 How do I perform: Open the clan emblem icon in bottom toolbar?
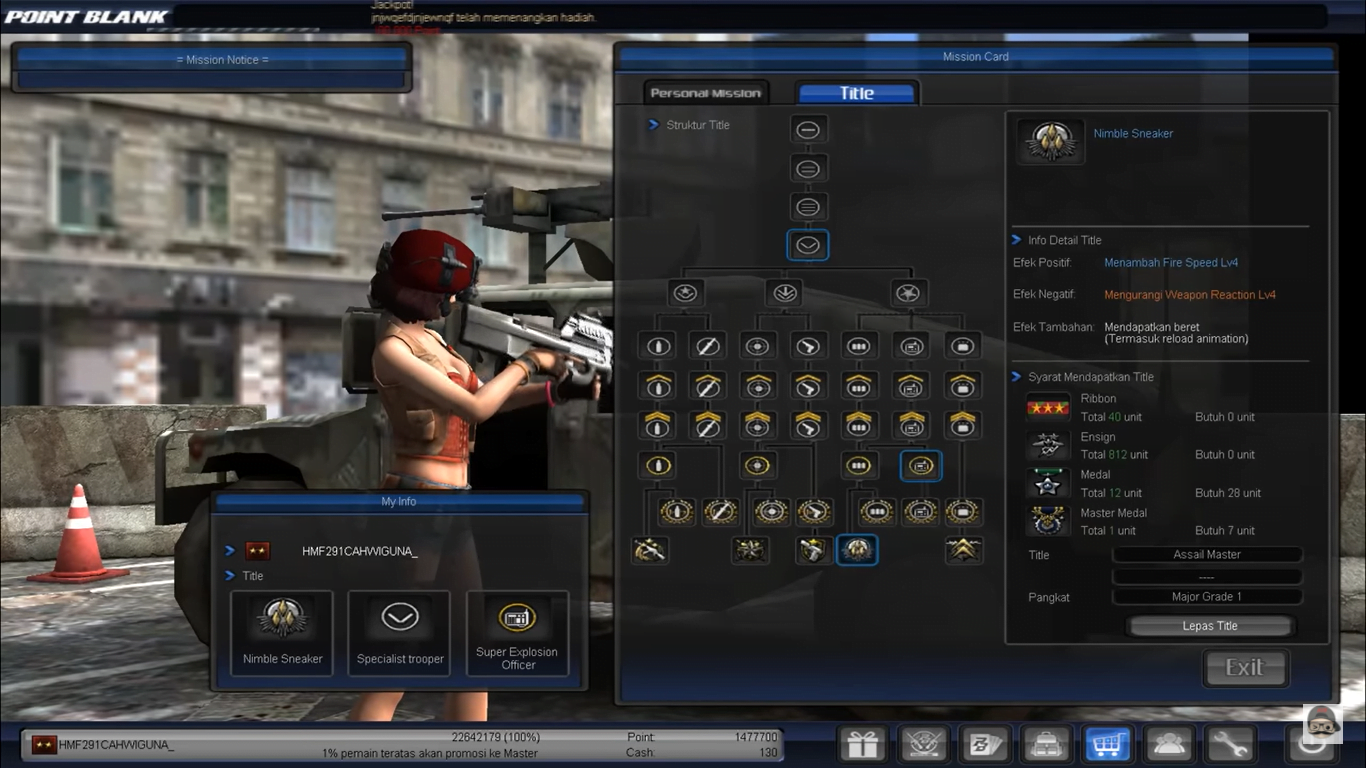924,744
